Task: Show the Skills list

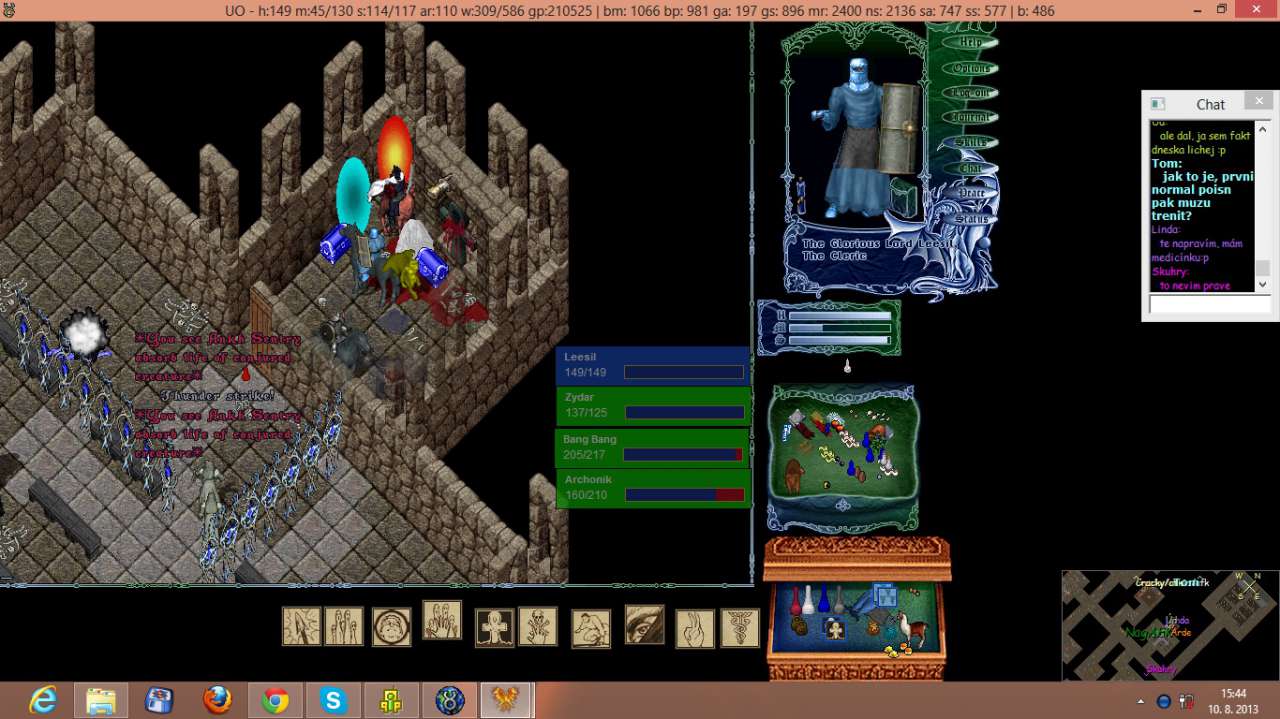Action: (969, 143)
